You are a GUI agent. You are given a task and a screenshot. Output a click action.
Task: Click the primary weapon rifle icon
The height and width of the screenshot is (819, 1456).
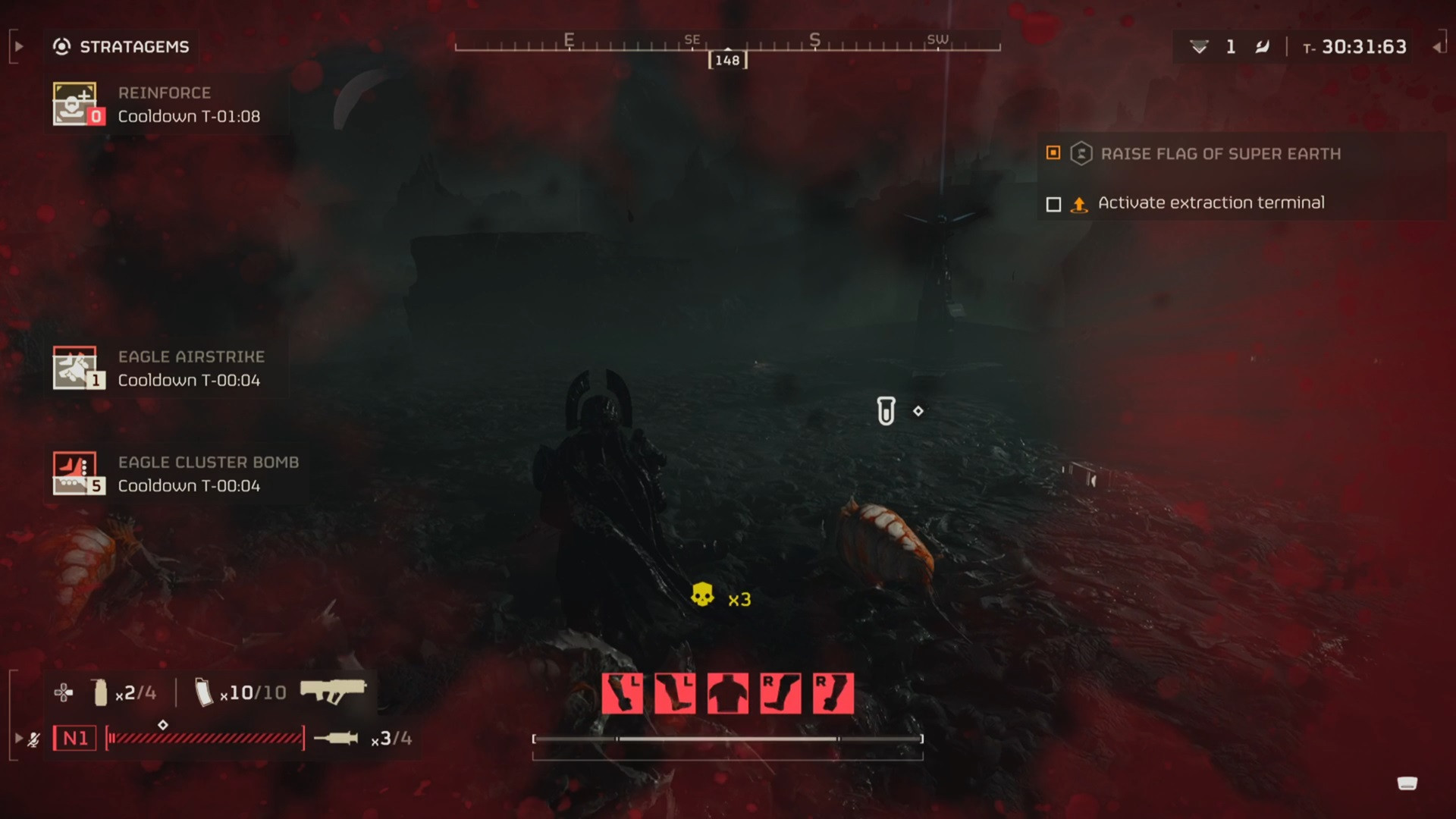[x=334, y=691]
